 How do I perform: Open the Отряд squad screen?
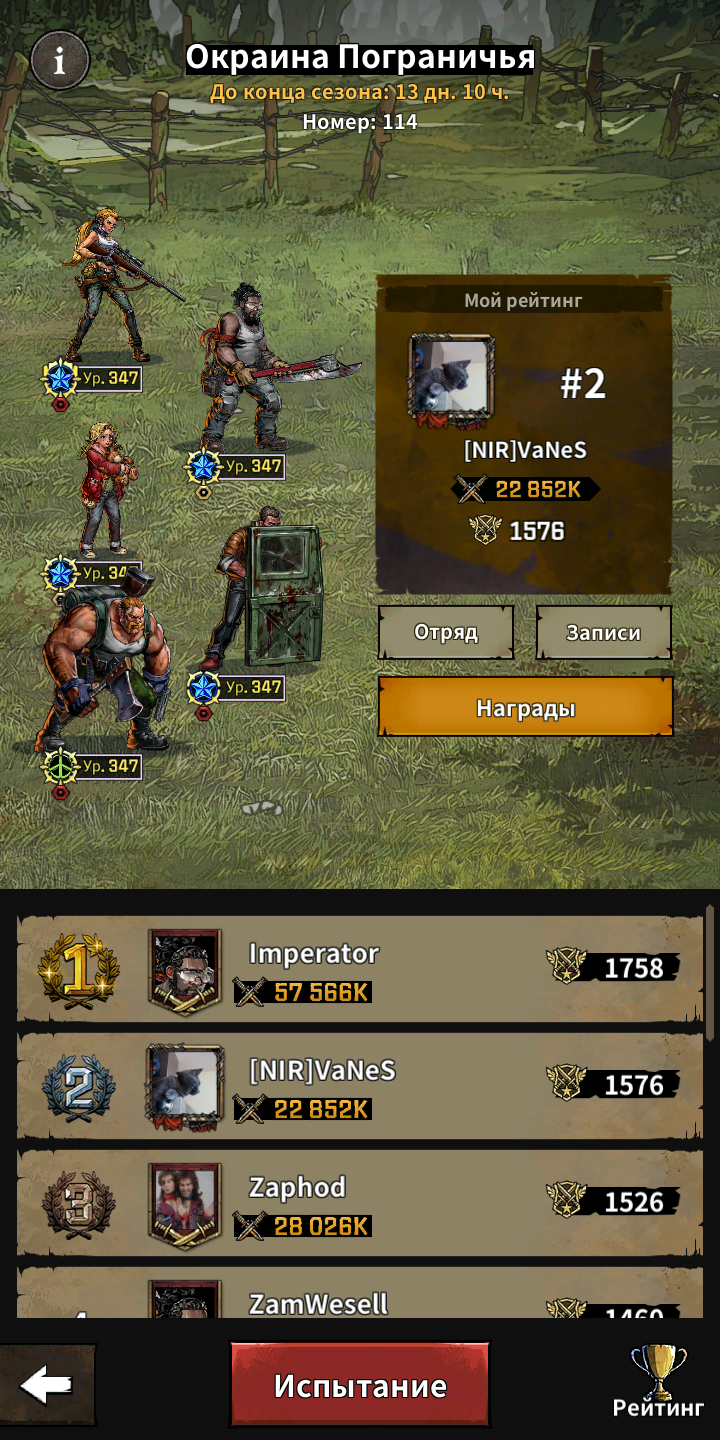click(446, 632)
